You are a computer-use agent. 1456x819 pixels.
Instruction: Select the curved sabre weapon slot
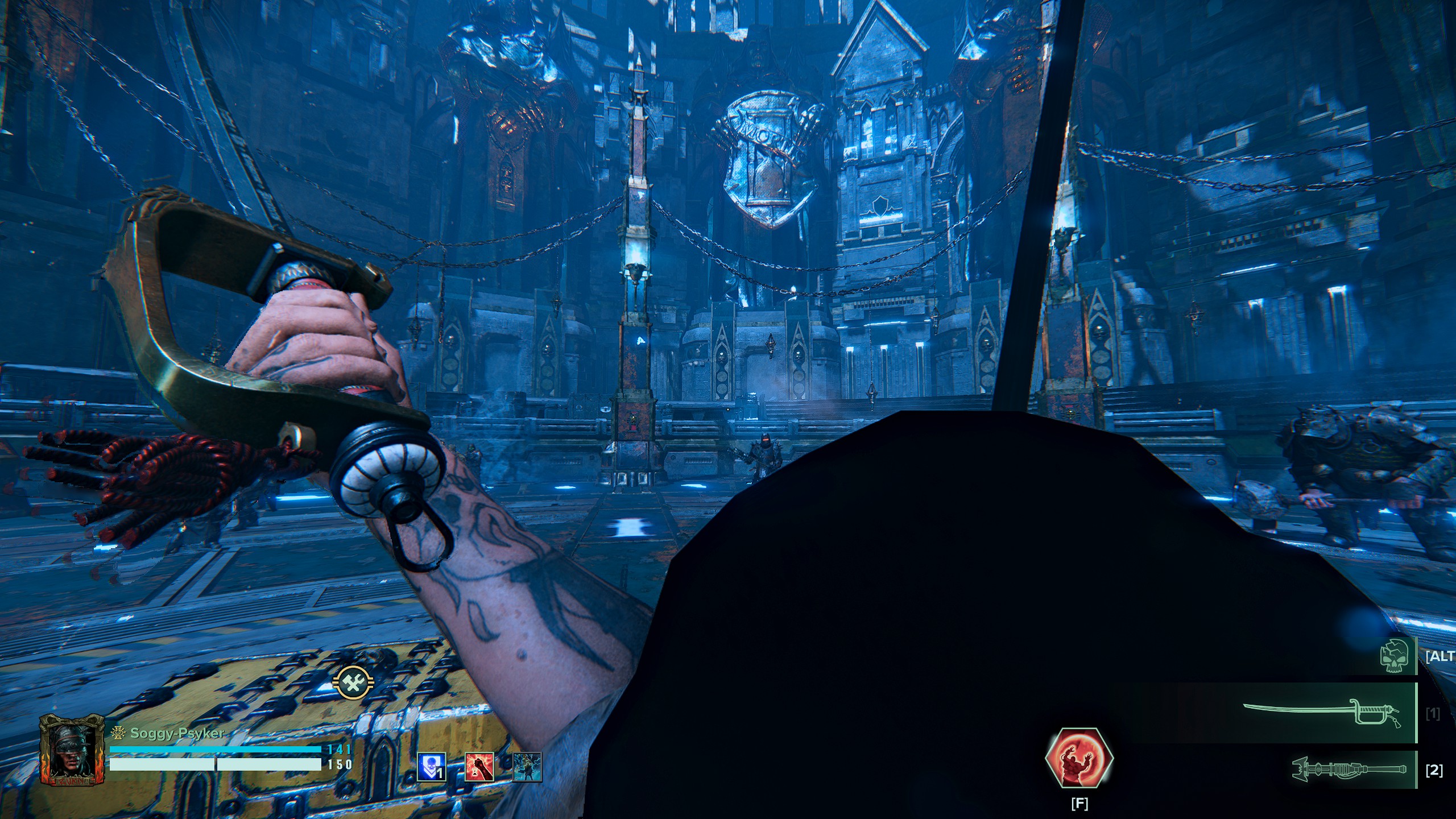pos(1329,713)
